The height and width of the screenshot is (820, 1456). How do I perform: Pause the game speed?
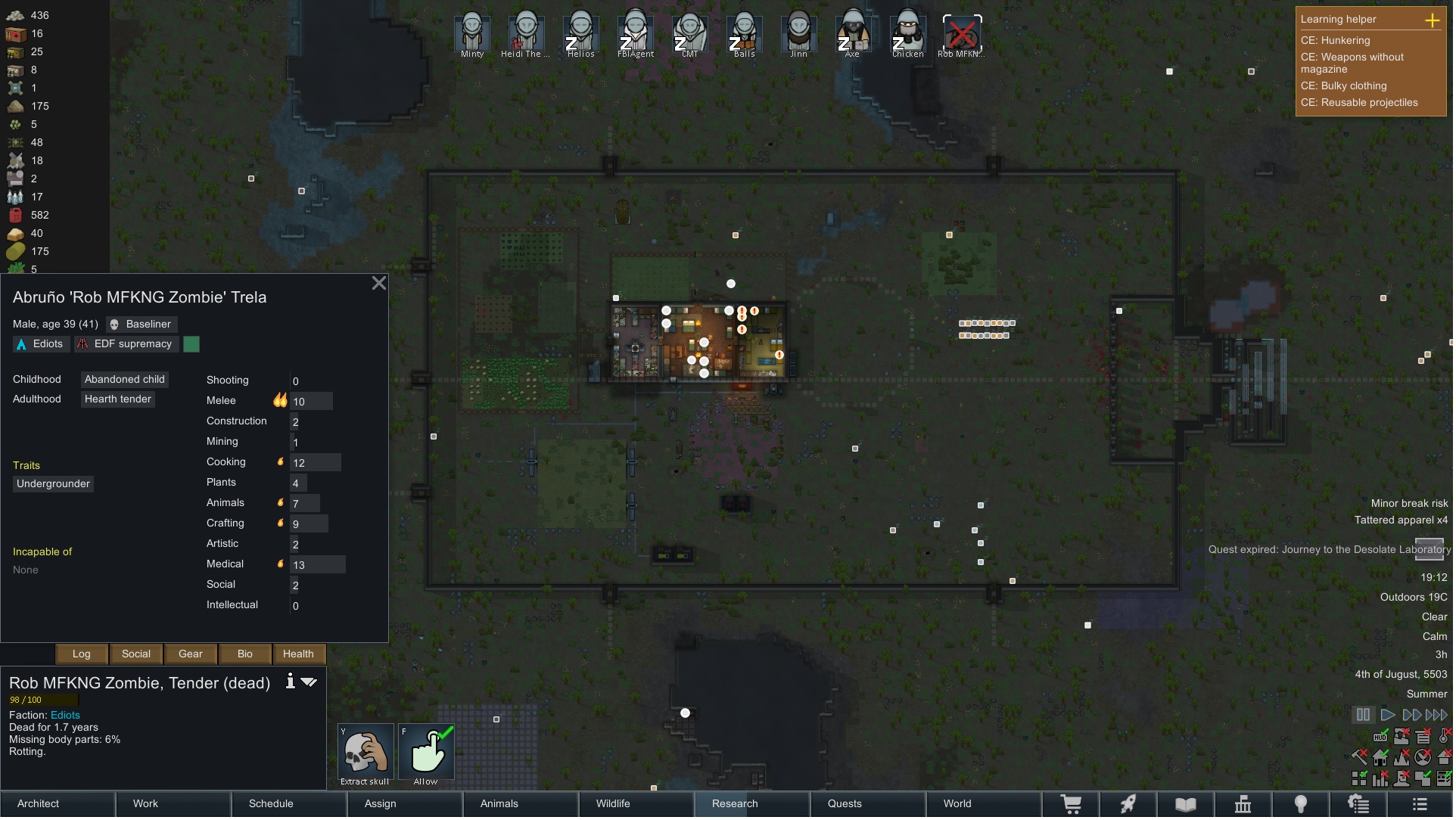(1364, 716)
